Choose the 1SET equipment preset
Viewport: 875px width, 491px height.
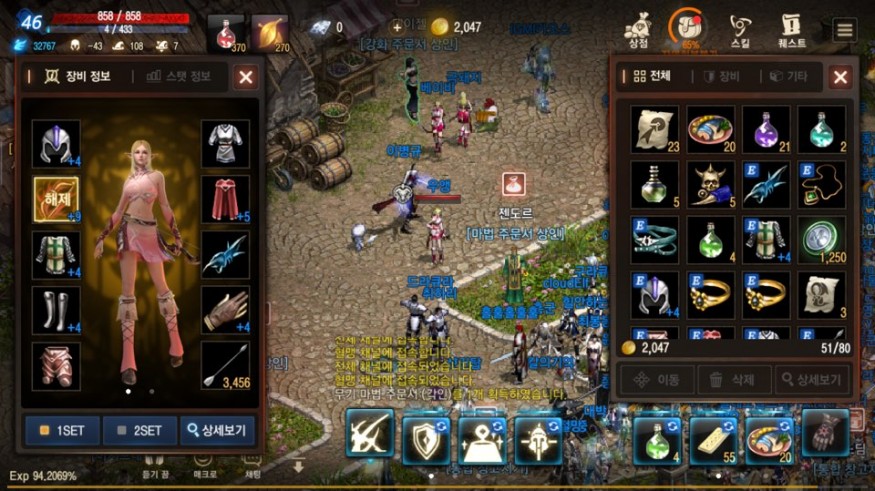coord(61,431)
